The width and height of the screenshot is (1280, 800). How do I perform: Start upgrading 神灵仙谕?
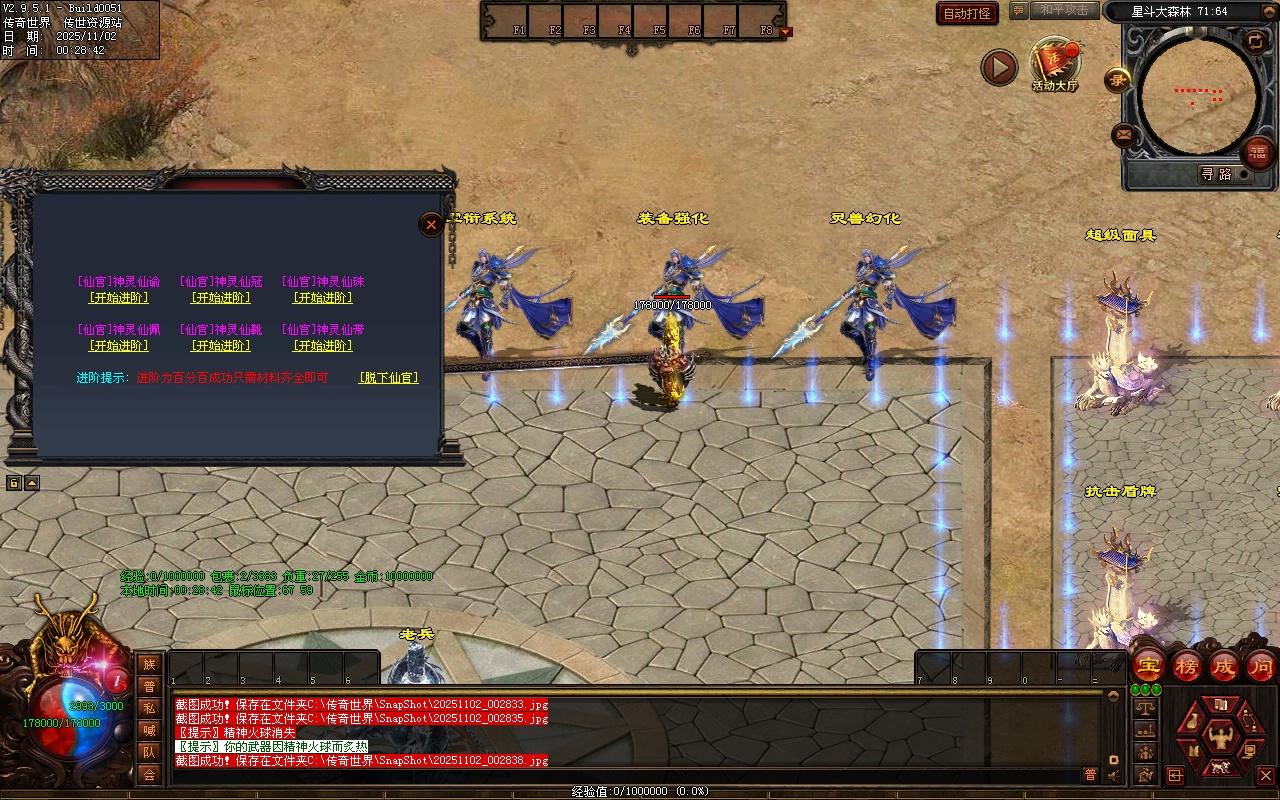119,298
